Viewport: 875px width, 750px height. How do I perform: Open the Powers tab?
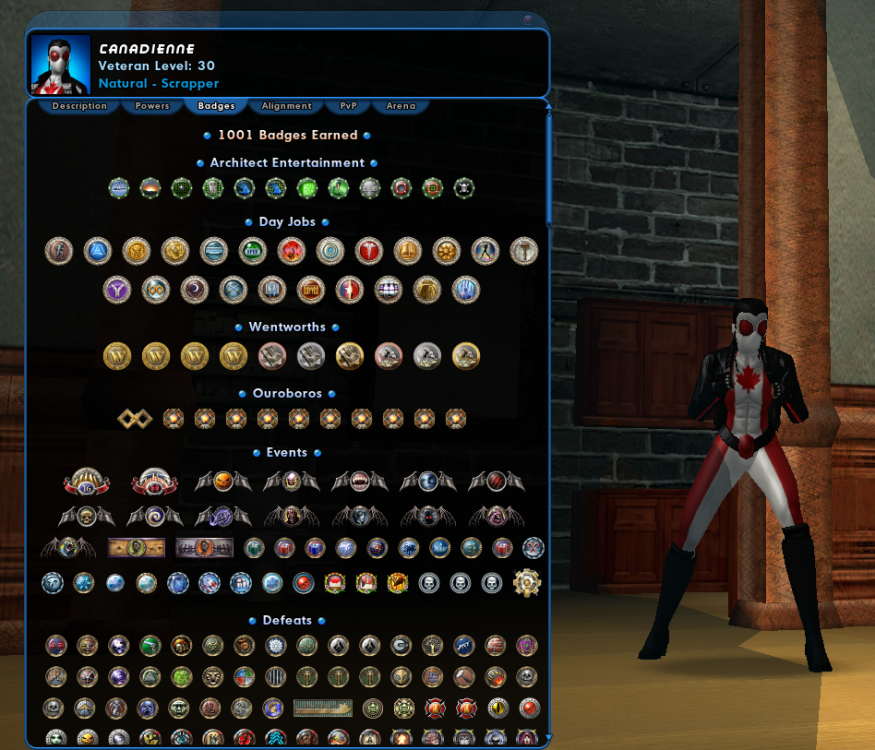click(x=152, y=106)
